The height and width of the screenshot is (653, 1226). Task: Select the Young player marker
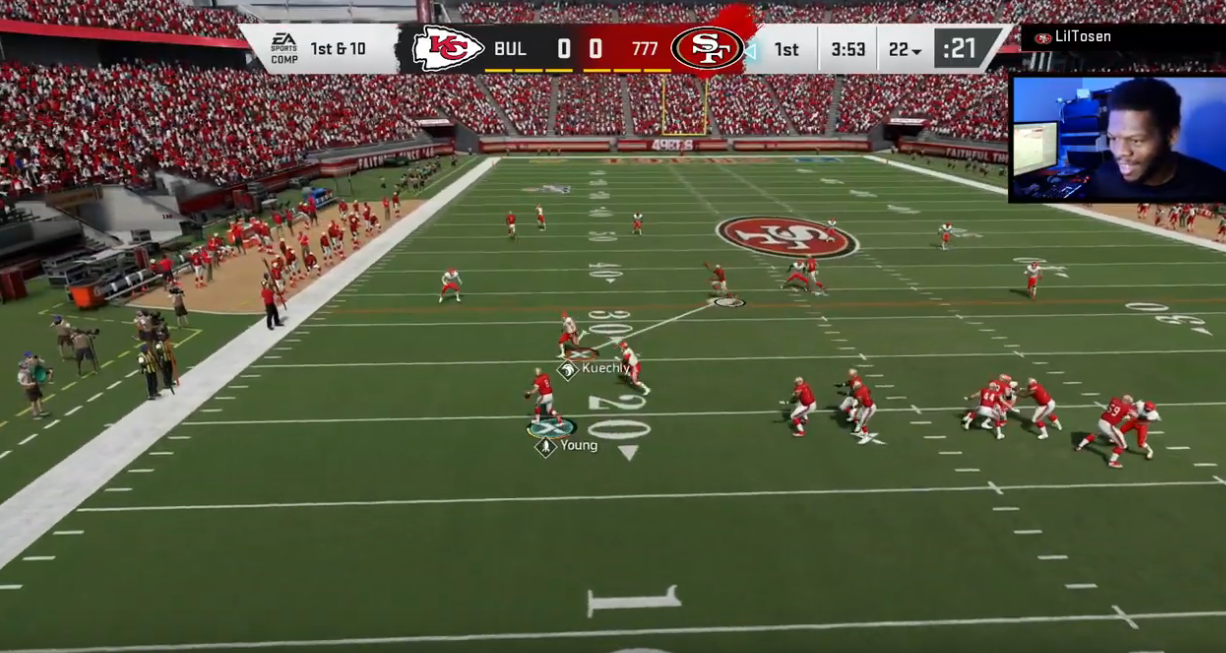point(546,447)
